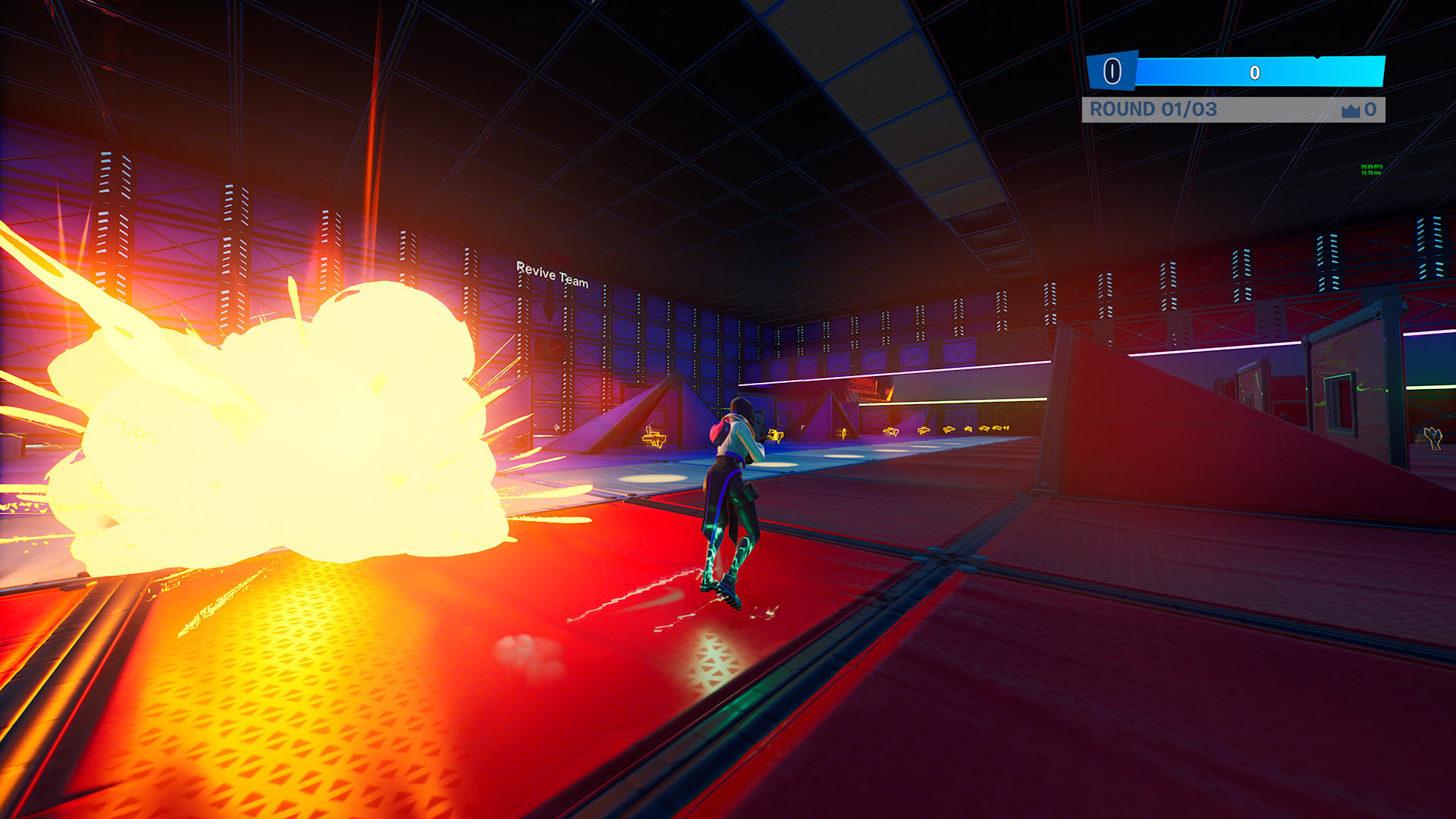Click the blue team score flag icon
1456x819 pixels.
1113,70
